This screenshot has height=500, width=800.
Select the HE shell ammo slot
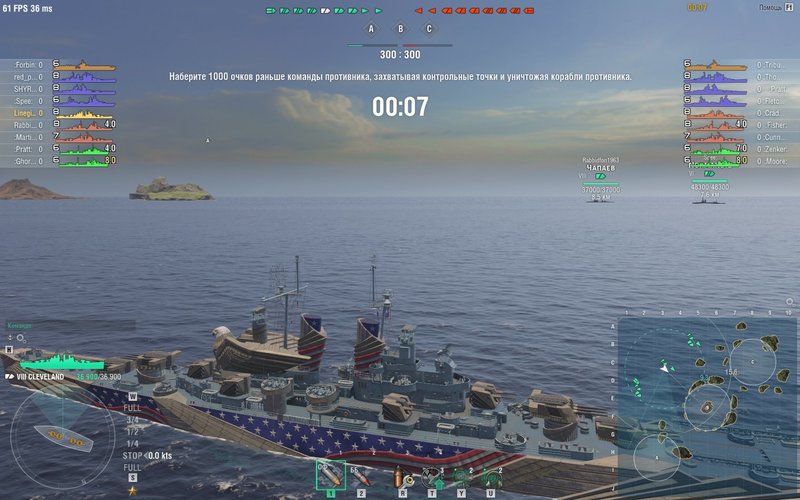pyautogui.click(x=330, y=476)
